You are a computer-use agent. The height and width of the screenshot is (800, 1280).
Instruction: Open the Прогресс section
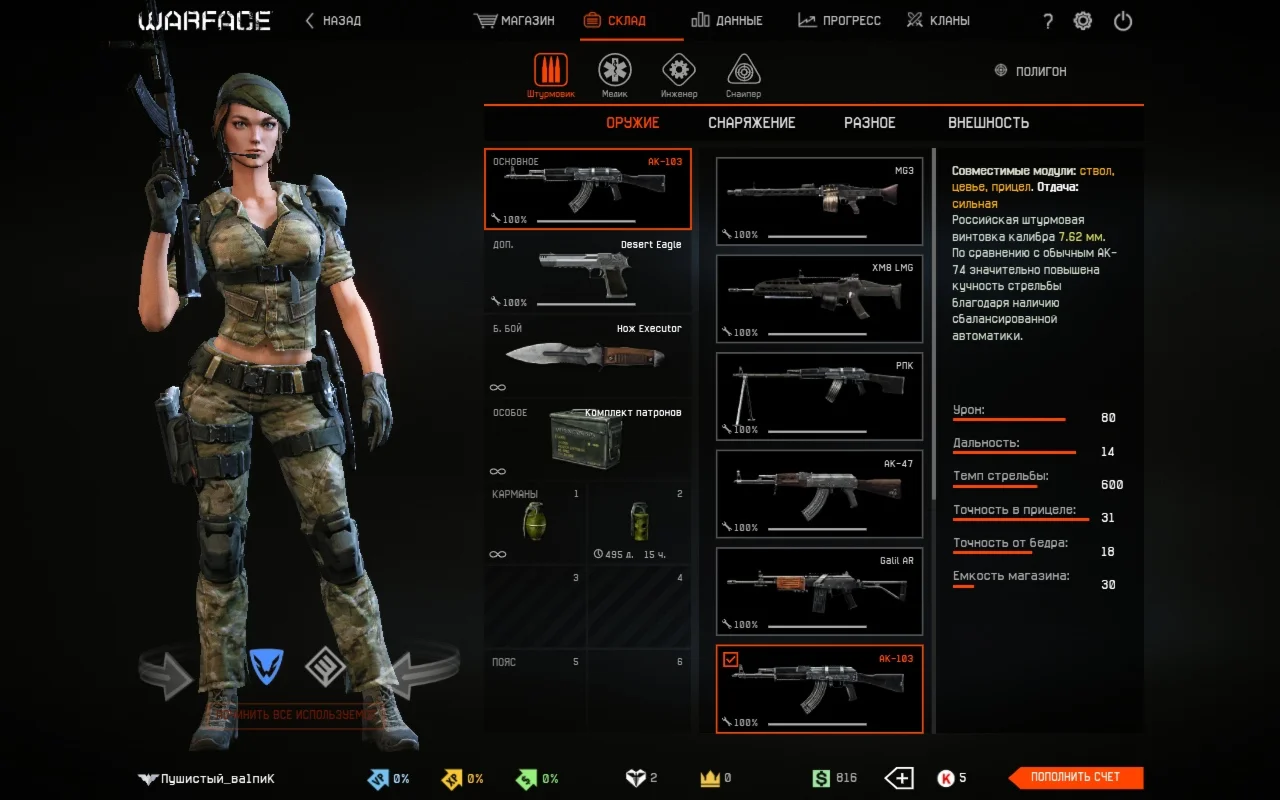(x=839, y=20)
